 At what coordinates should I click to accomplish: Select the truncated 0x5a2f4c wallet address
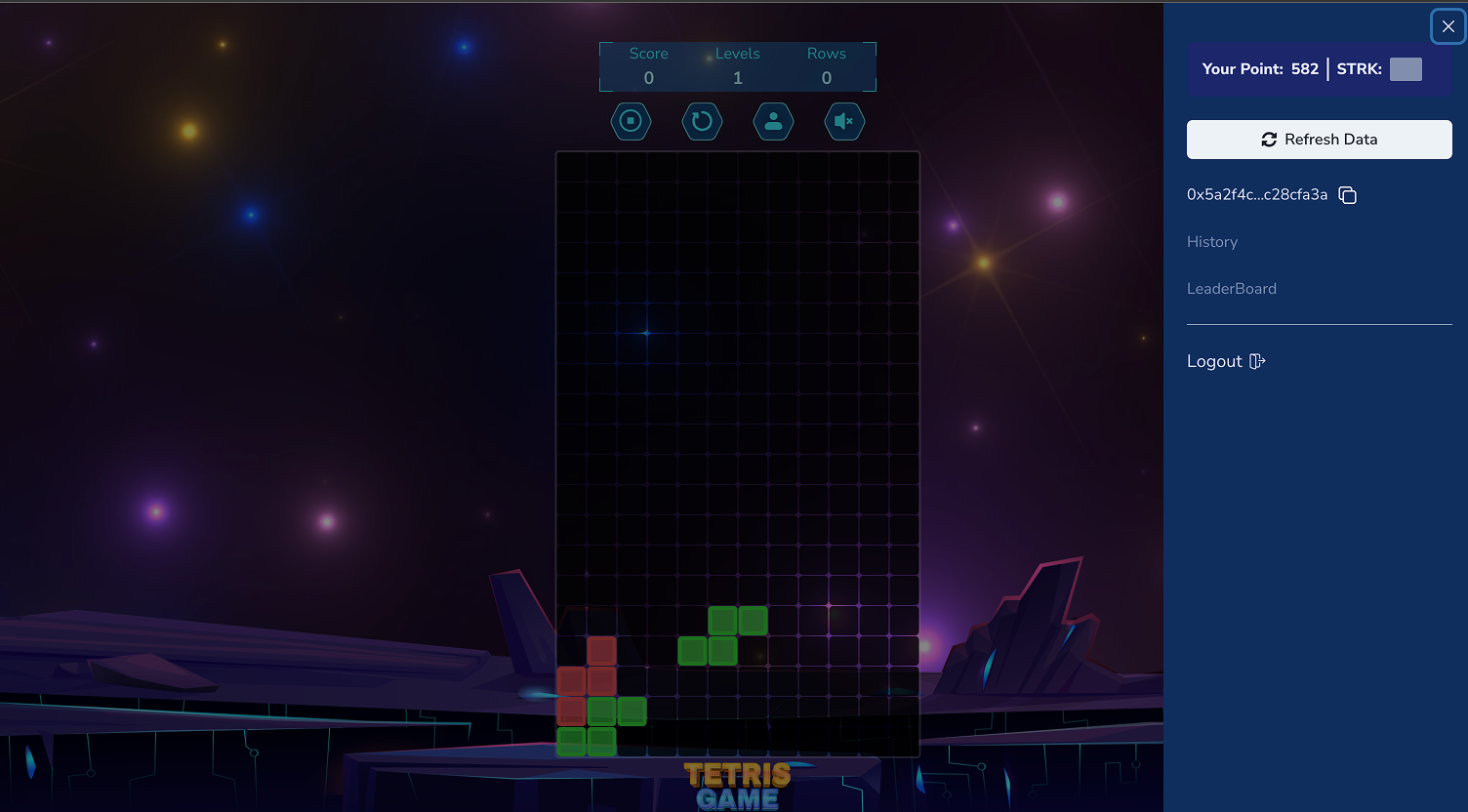pos(1257,195)
